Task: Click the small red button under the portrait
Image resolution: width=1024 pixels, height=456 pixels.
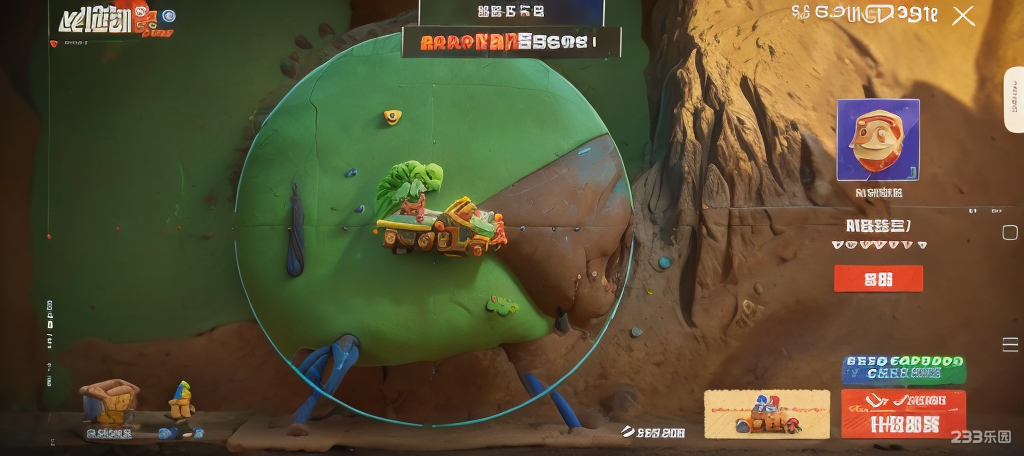Action: click(878, 278)
